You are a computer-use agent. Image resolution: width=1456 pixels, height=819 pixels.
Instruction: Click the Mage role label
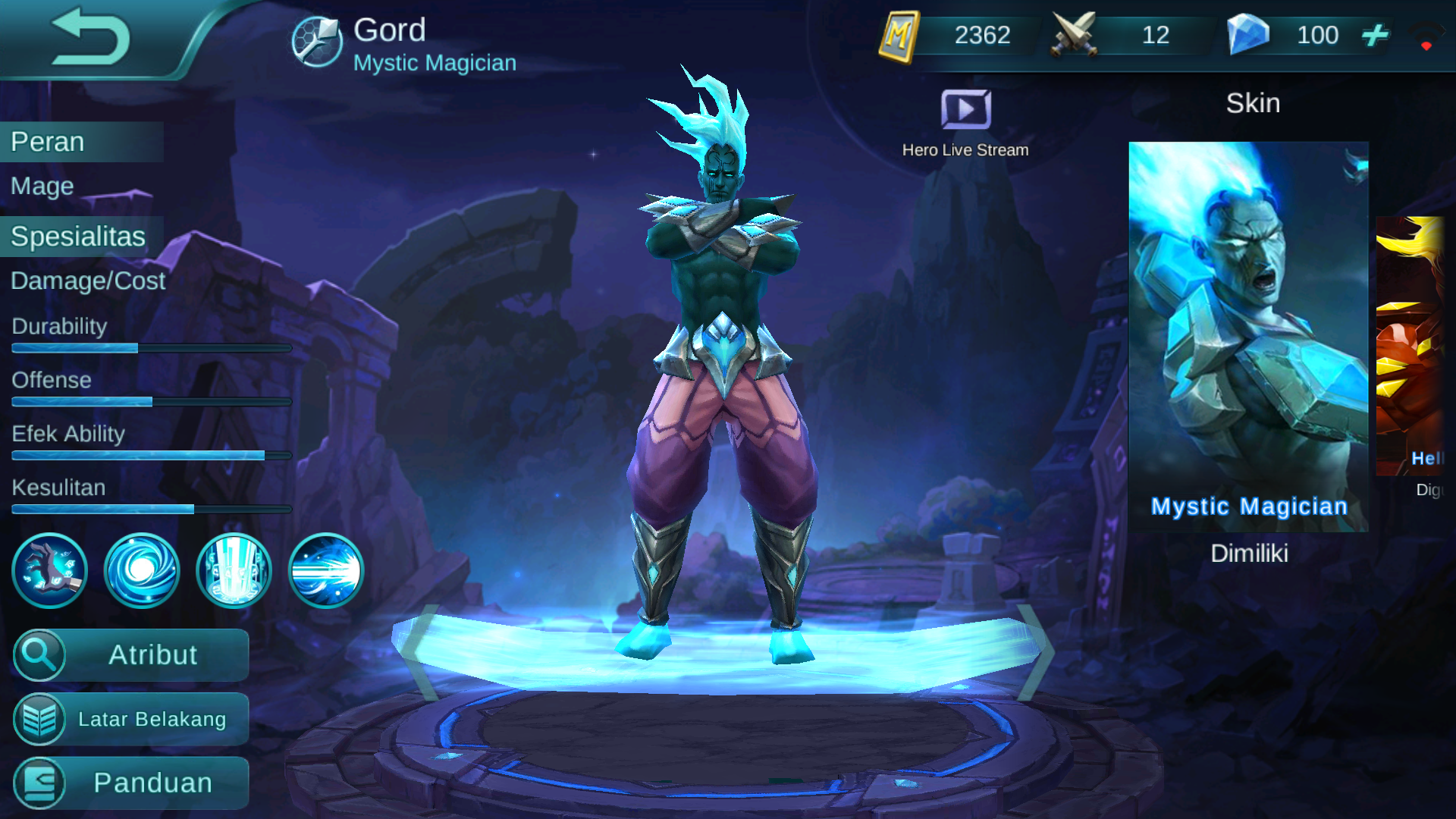(x=41, y=186)
